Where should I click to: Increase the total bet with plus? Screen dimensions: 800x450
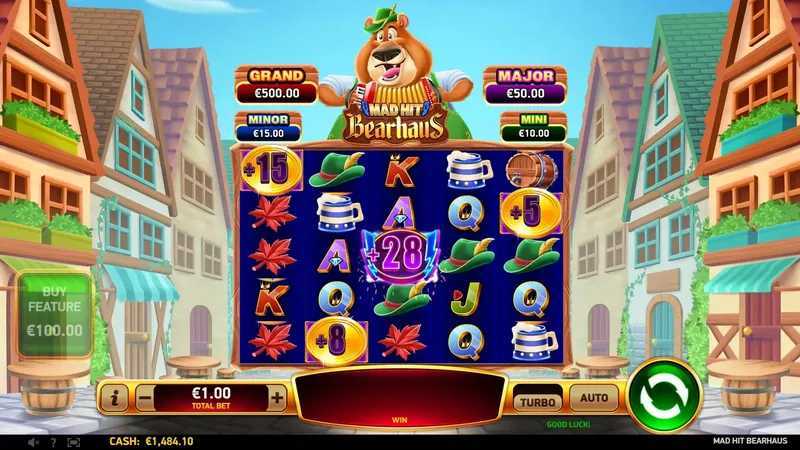point(277,397)
